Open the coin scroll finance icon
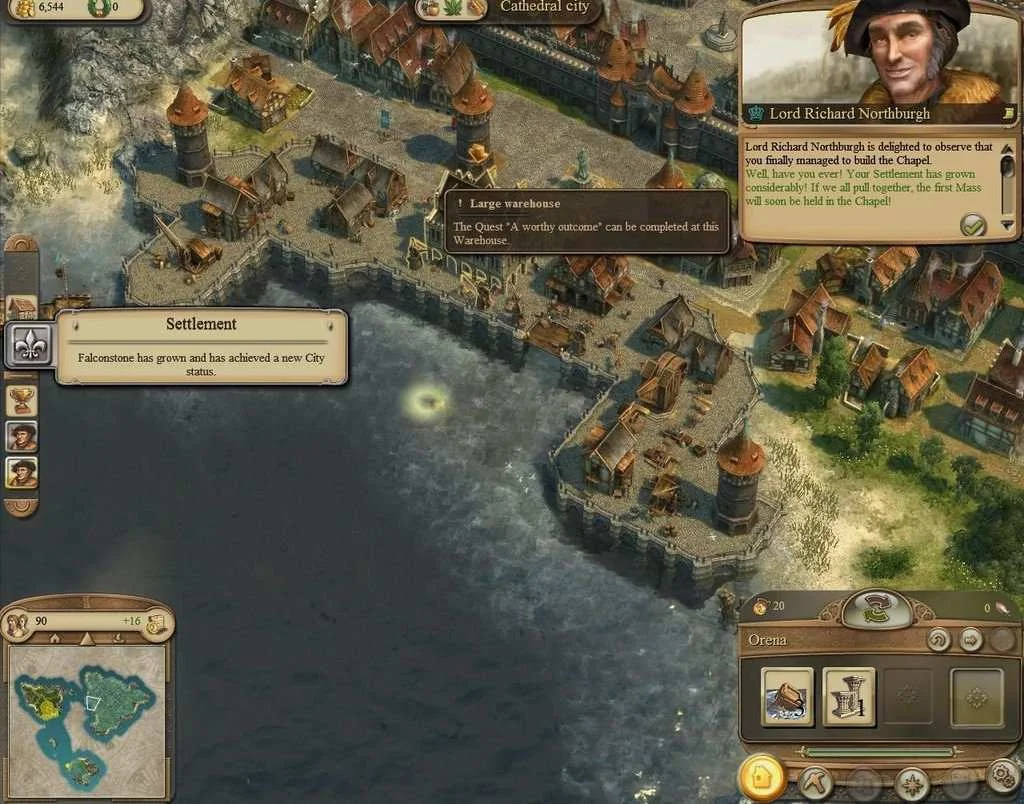 click(x=154, y=624)
